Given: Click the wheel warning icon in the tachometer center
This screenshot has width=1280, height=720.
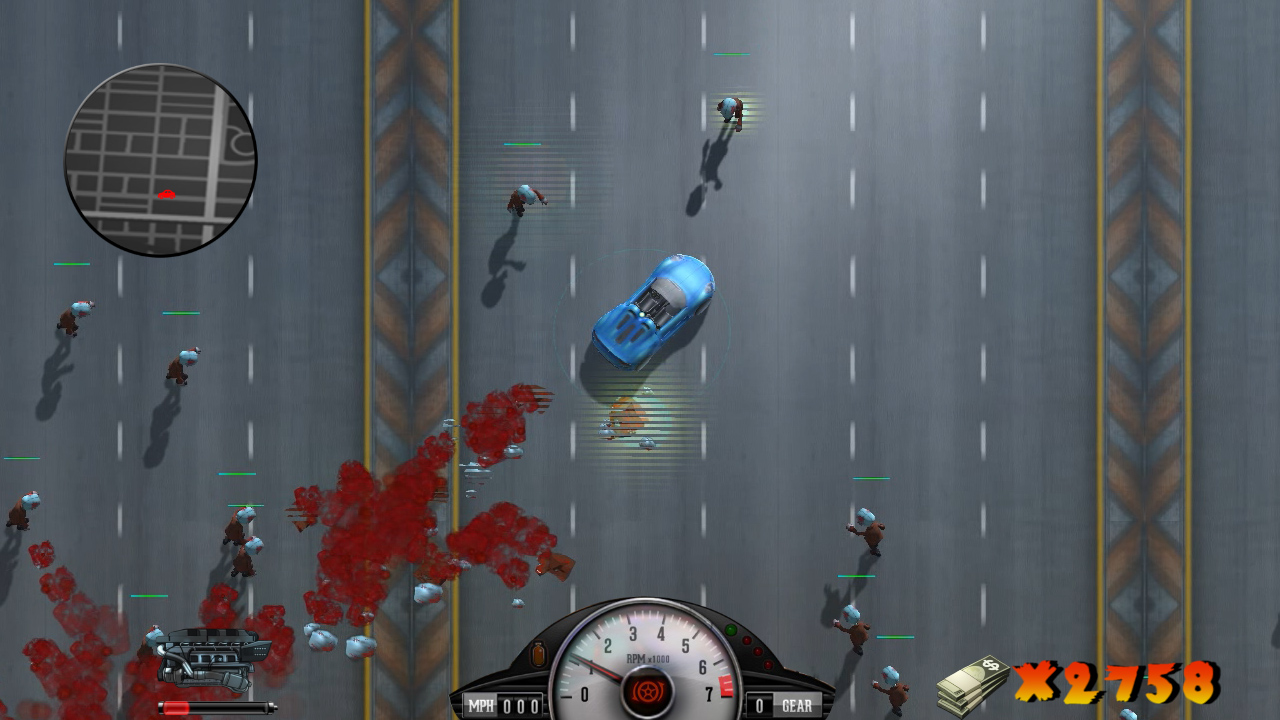Looking at the screenshot, I should (649, 691).
